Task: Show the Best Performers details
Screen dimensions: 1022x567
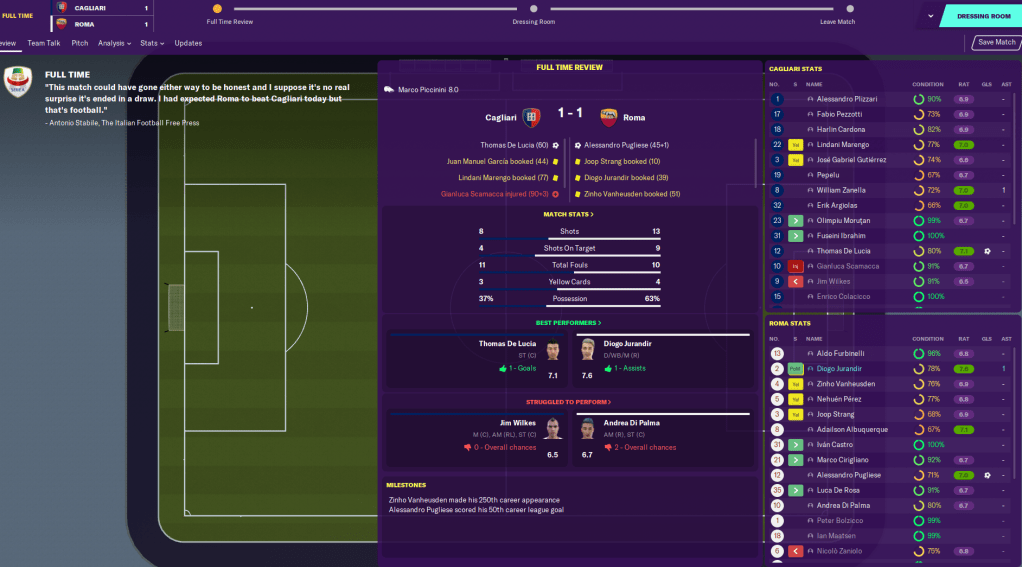Action: pos(568,323)
